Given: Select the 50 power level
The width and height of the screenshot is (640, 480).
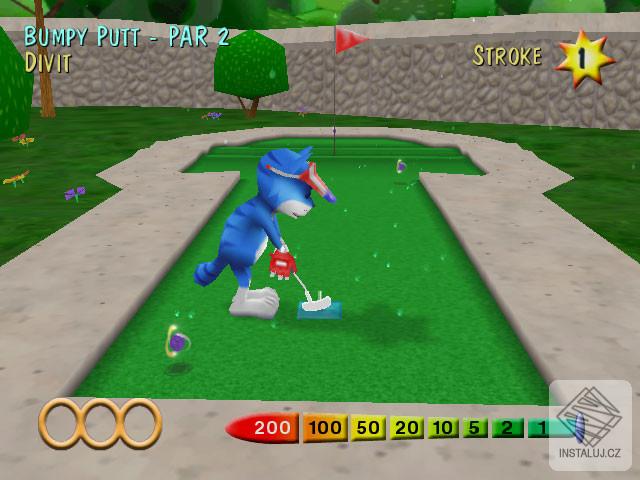Looking at the screenshot, I should [369, 429].
